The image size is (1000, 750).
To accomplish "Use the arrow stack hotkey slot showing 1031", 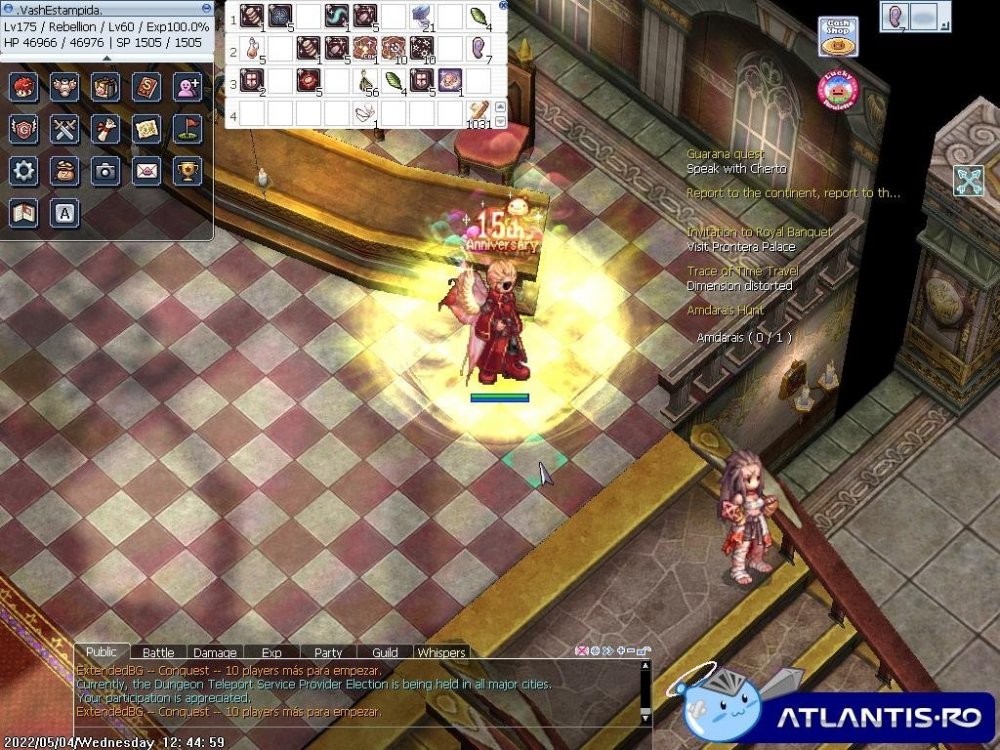I will (x=480, y=111).
